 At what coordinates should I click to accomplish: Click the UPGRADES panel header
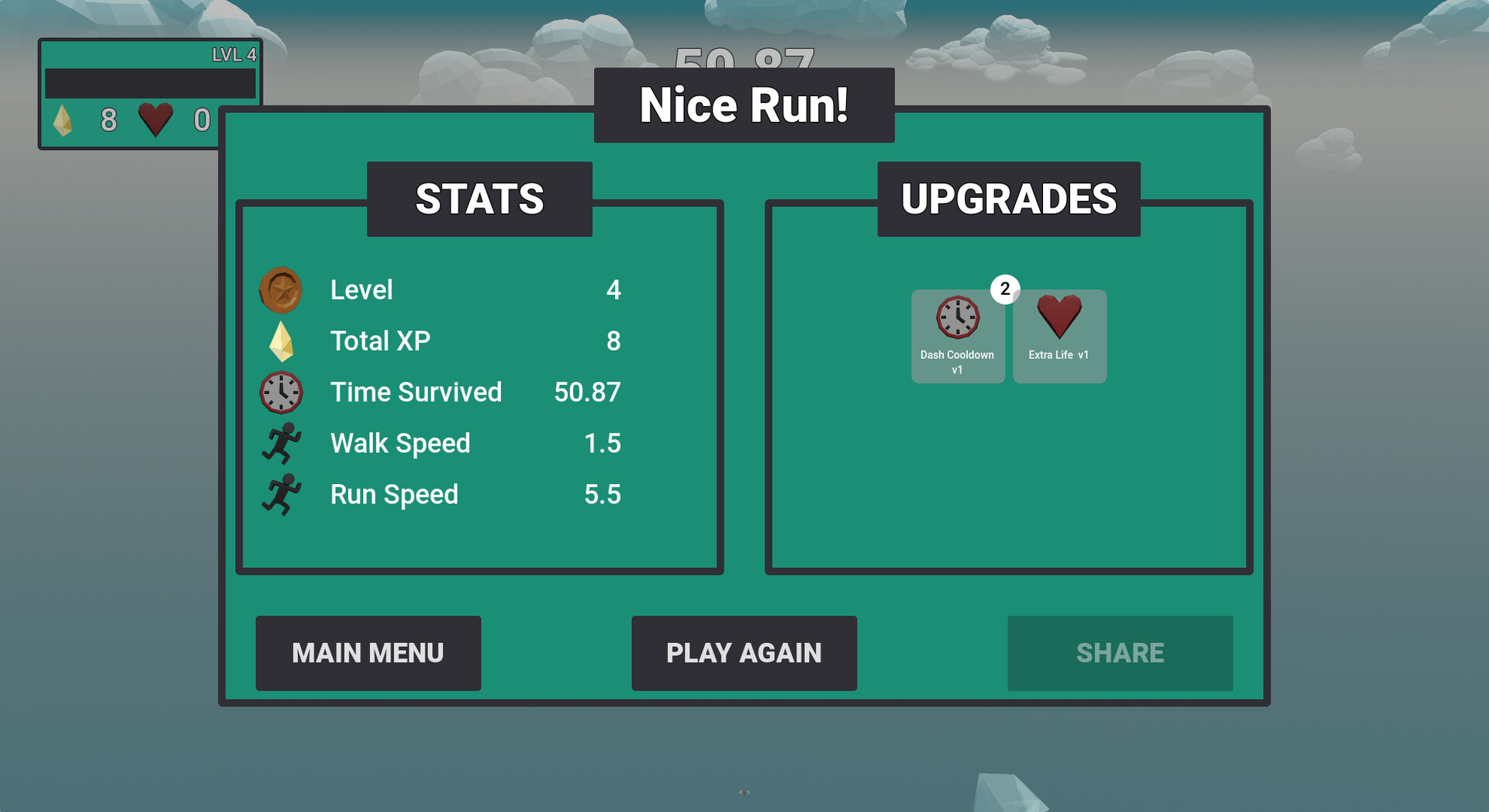coord(1008,199)
